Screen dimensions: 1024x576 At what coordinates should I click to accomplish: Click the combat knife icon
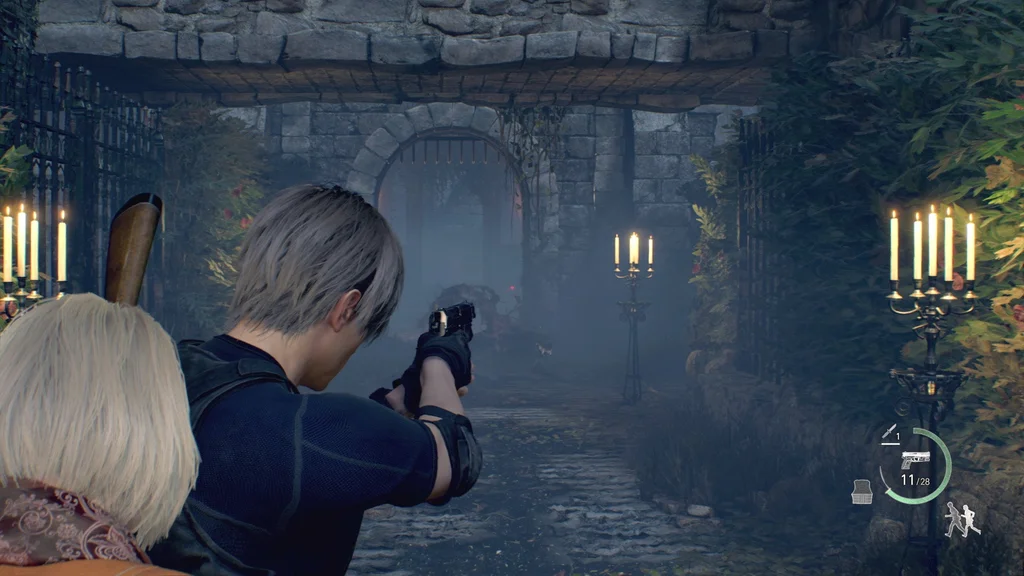pos(888,432)
